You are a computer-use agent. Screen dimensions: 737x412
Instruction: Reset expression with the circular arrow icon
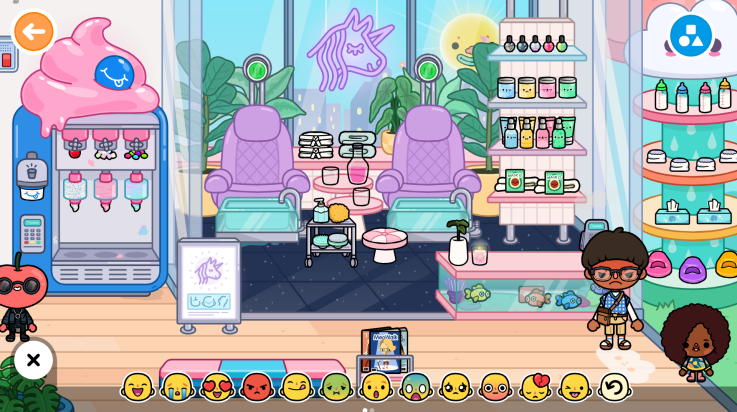pyautogui.click(x=614, y=387)
